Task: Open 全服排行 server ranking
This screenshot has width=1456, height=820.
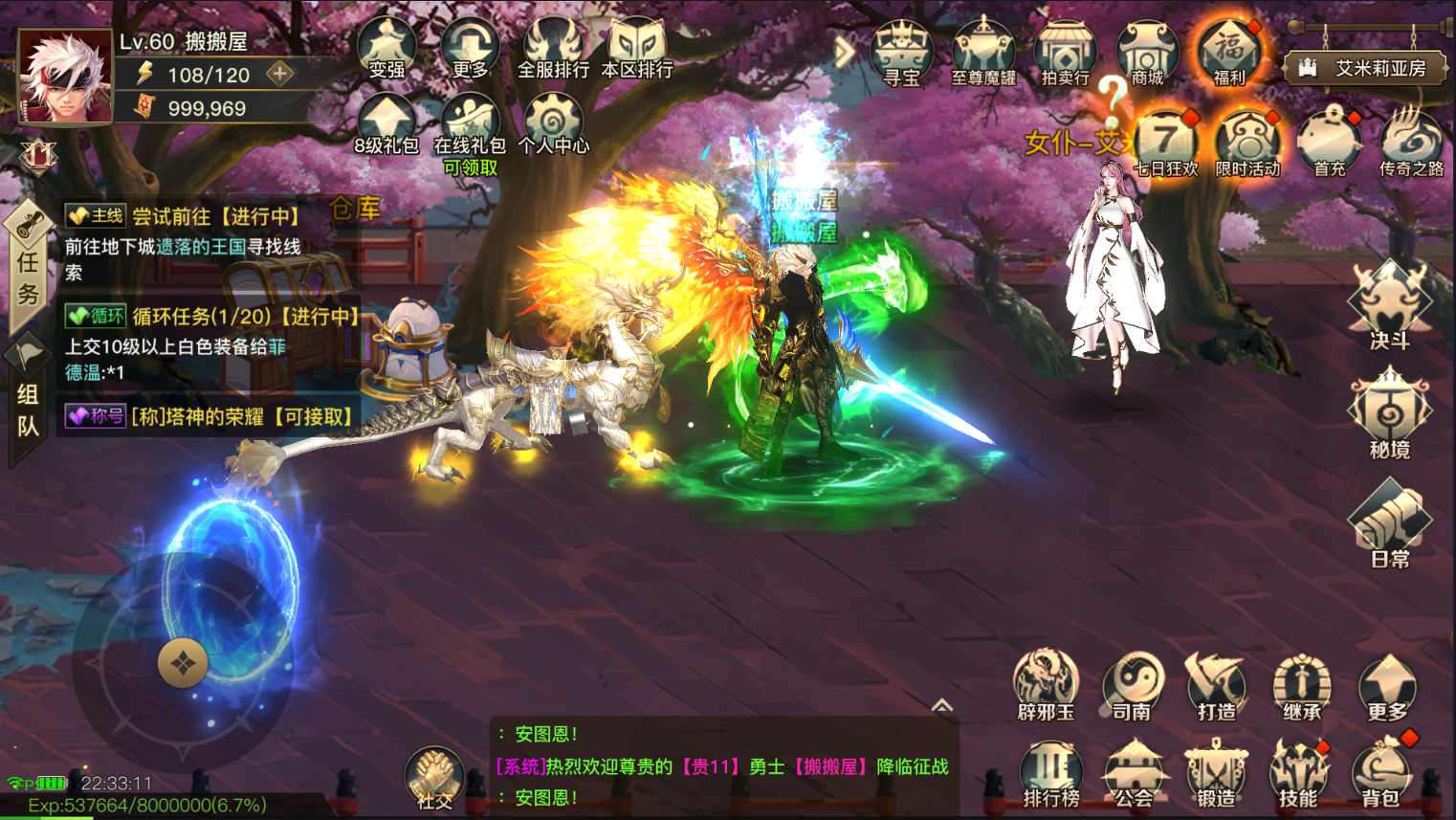Action: [x=553, y=48]
